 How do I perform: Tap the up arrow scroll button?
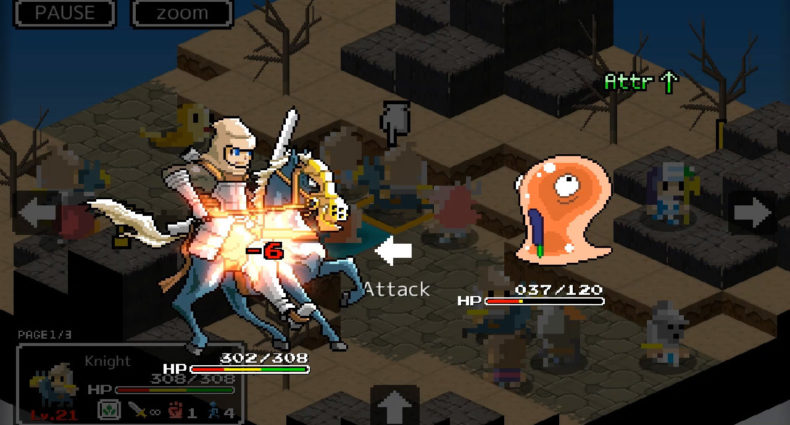click(x=395, y=405)
